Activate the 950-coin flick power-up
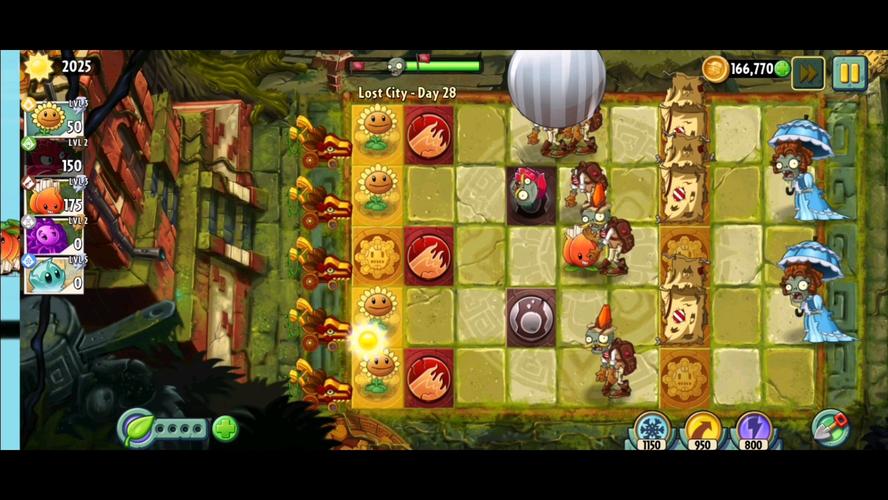Image resolution: width=888 pixels, height=500 pixels. (x=703, y=430)
